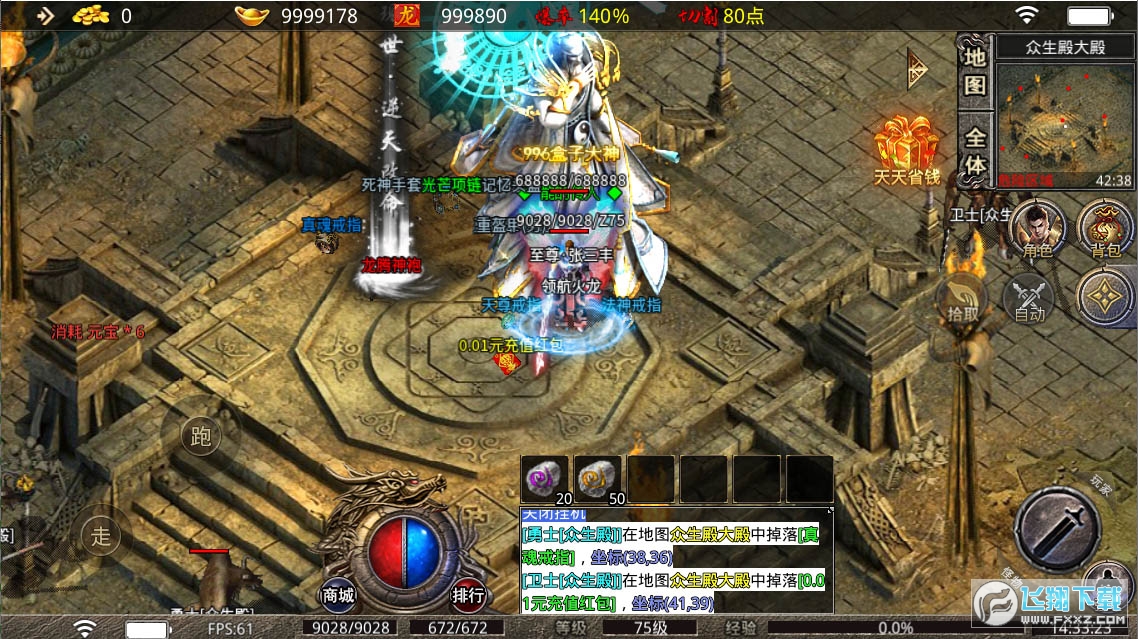
Task: Toggle 自动 auto-combat
Action: tap(1029, 299)
